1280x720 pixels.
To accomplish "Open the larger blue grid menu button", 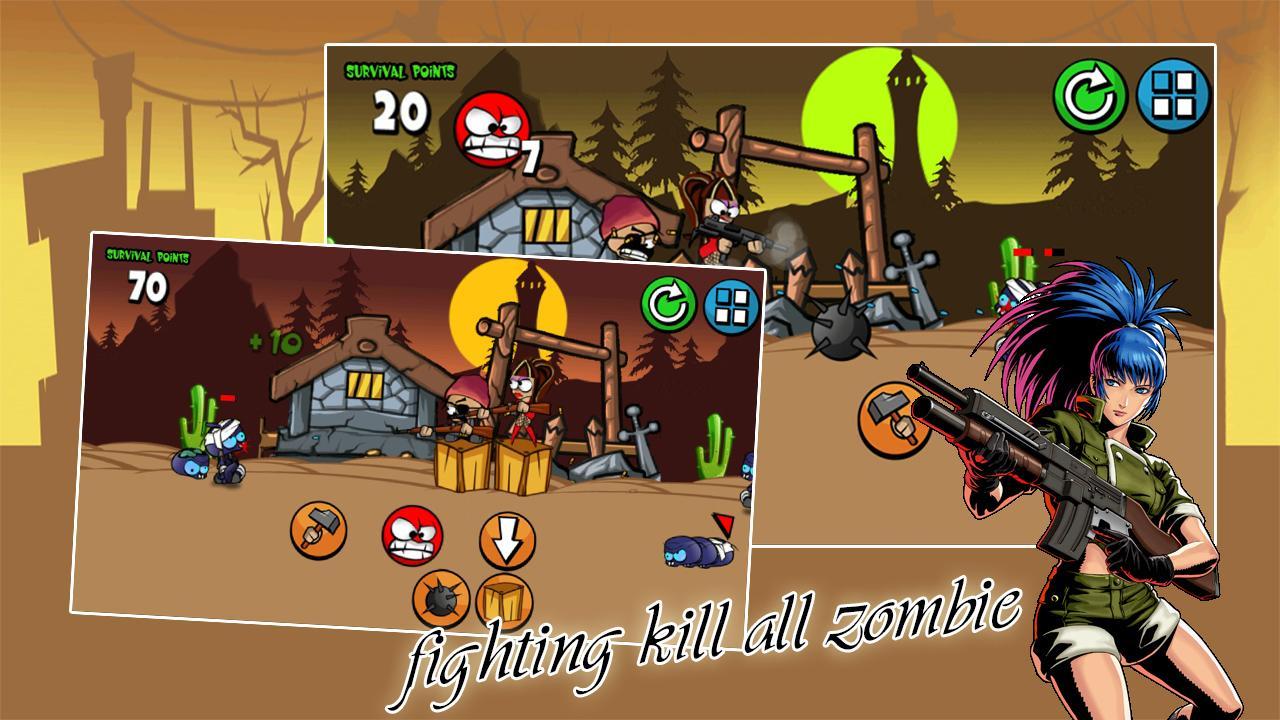I will (1174, 96).
